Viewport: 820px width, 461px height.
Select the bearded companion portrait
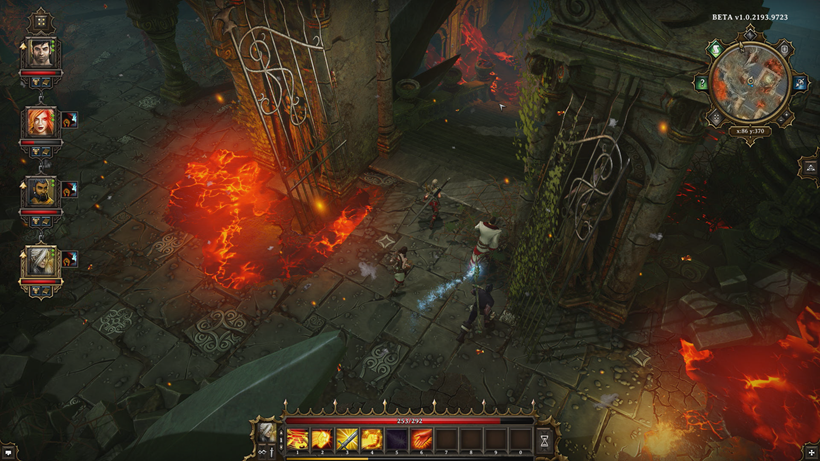coord(41,190)
